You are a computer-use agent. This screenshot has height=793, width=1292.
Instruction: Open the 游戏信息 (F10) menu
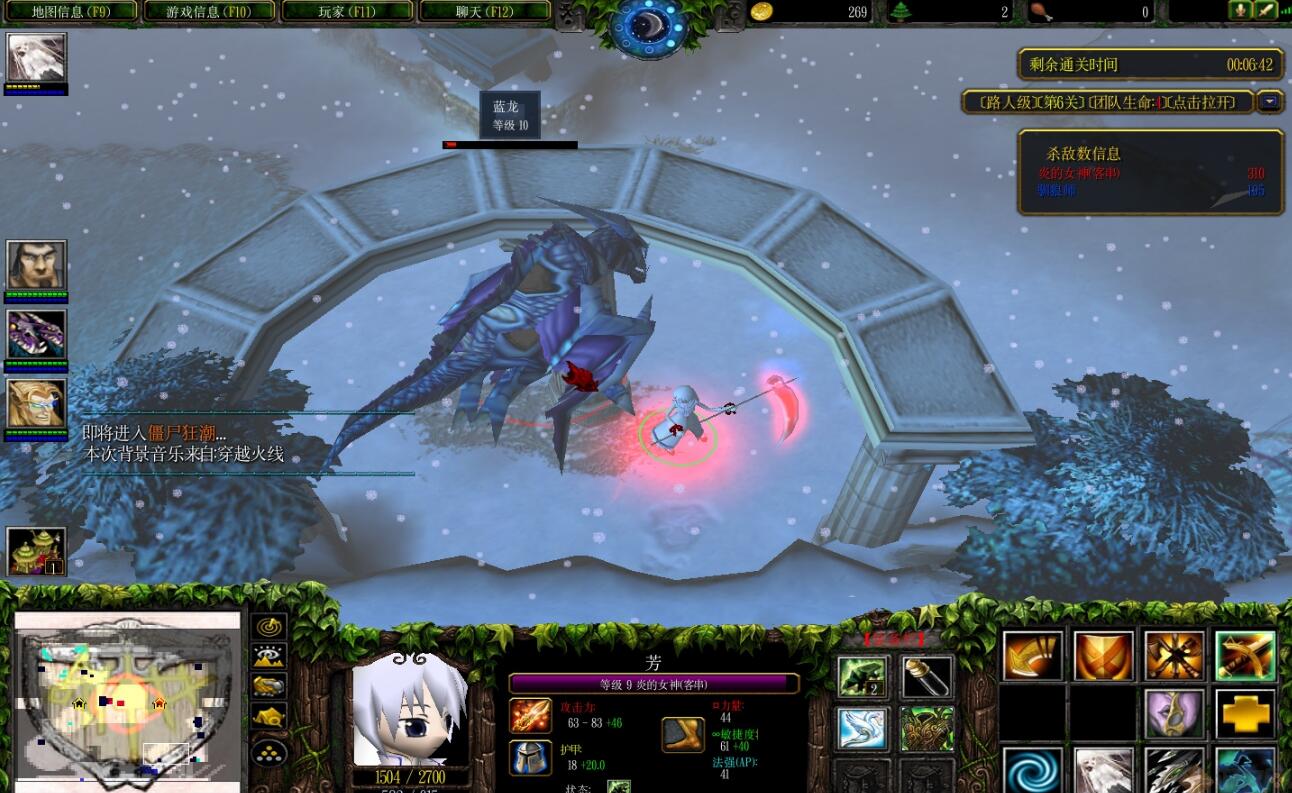pyautogui.click(x=209, y=12)
